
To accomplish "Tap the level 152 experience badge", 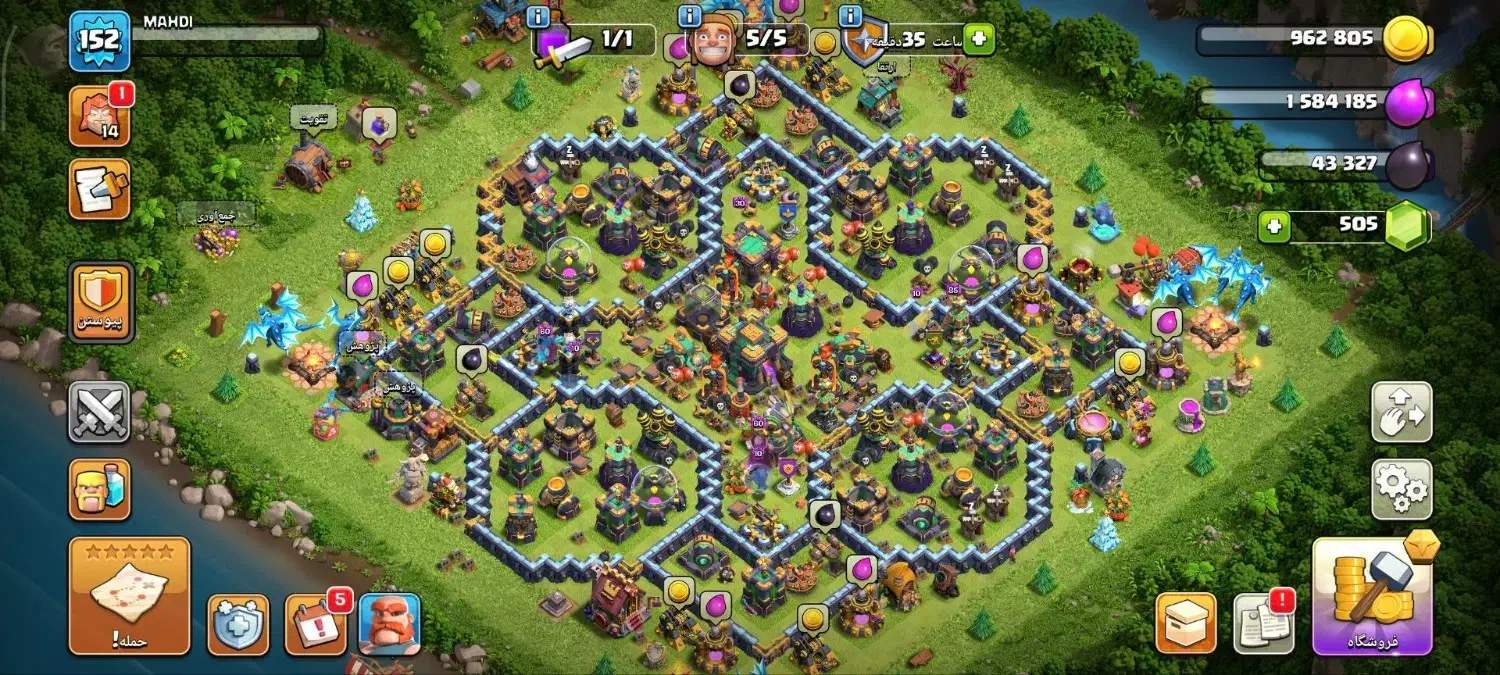I will click(99, 41).
